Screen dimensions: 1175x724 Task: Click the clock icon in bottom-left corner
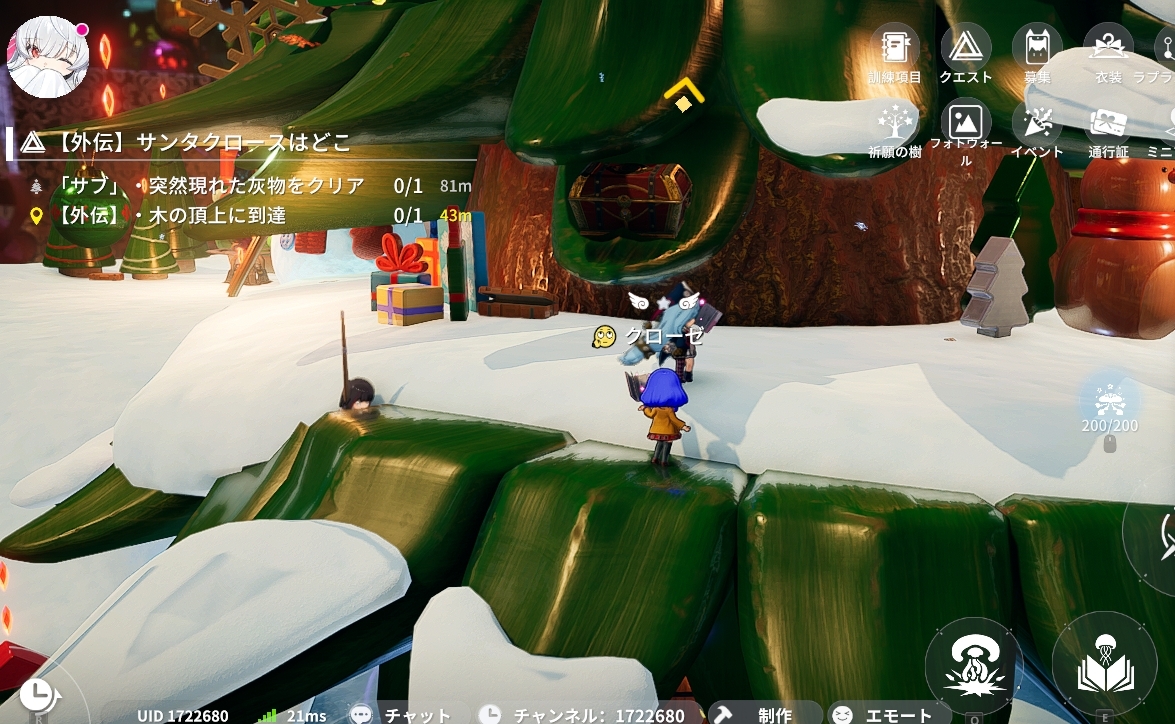37,694
